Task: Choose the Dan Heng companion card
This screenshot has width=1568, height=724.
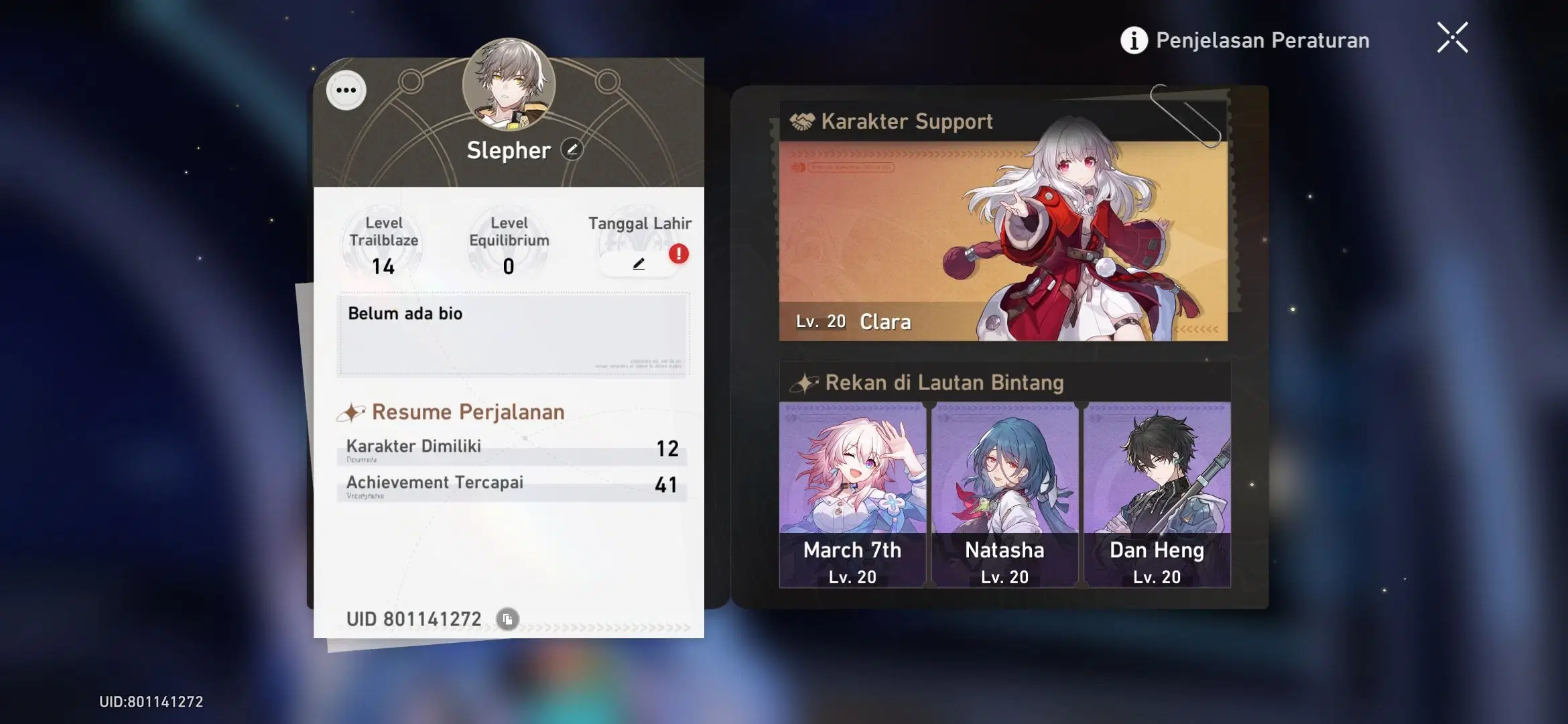Action: pos(1157,495)
